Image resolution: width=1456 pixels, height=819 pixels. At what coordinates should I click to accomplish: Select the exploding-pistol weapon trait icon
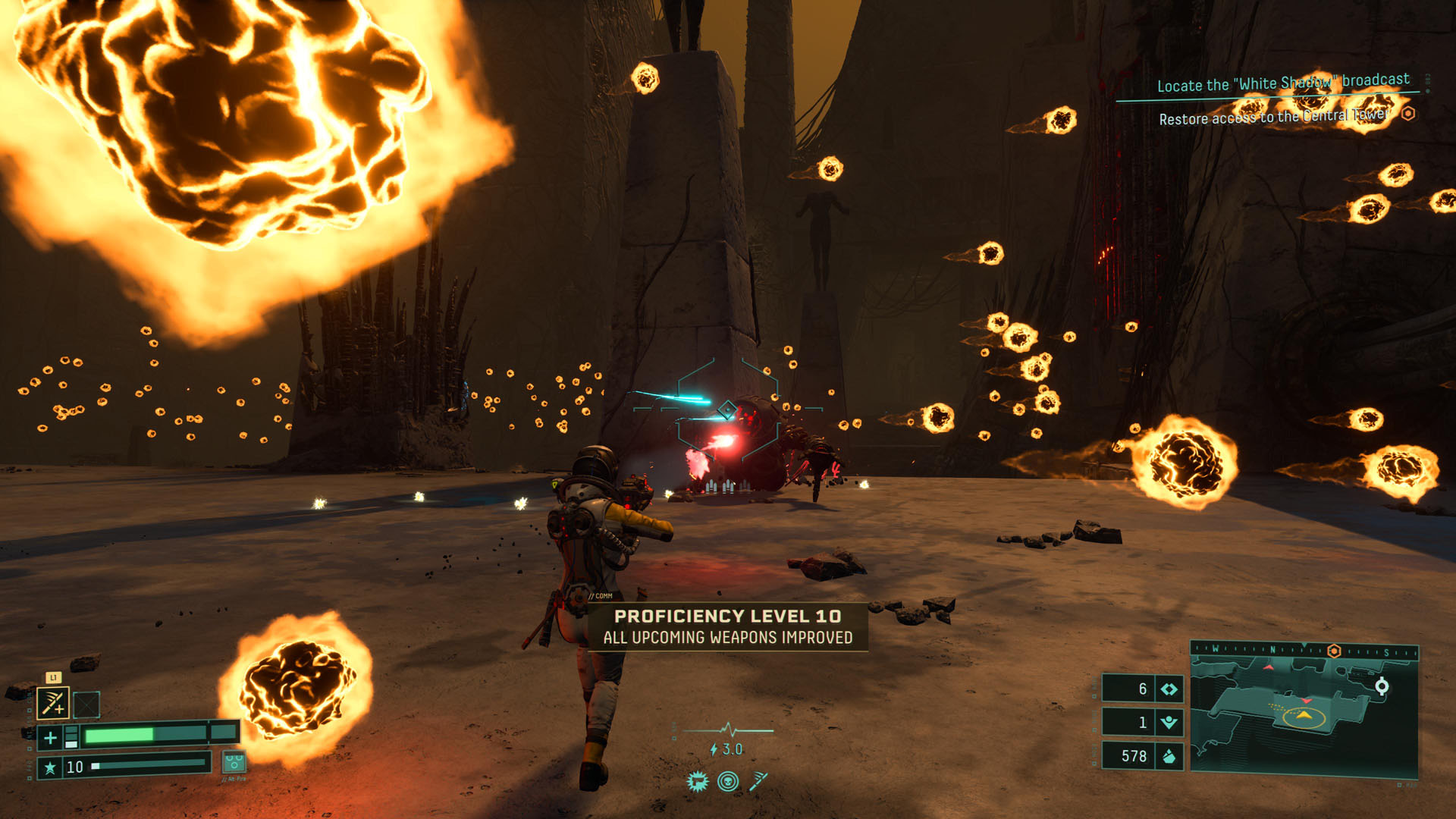697,783
